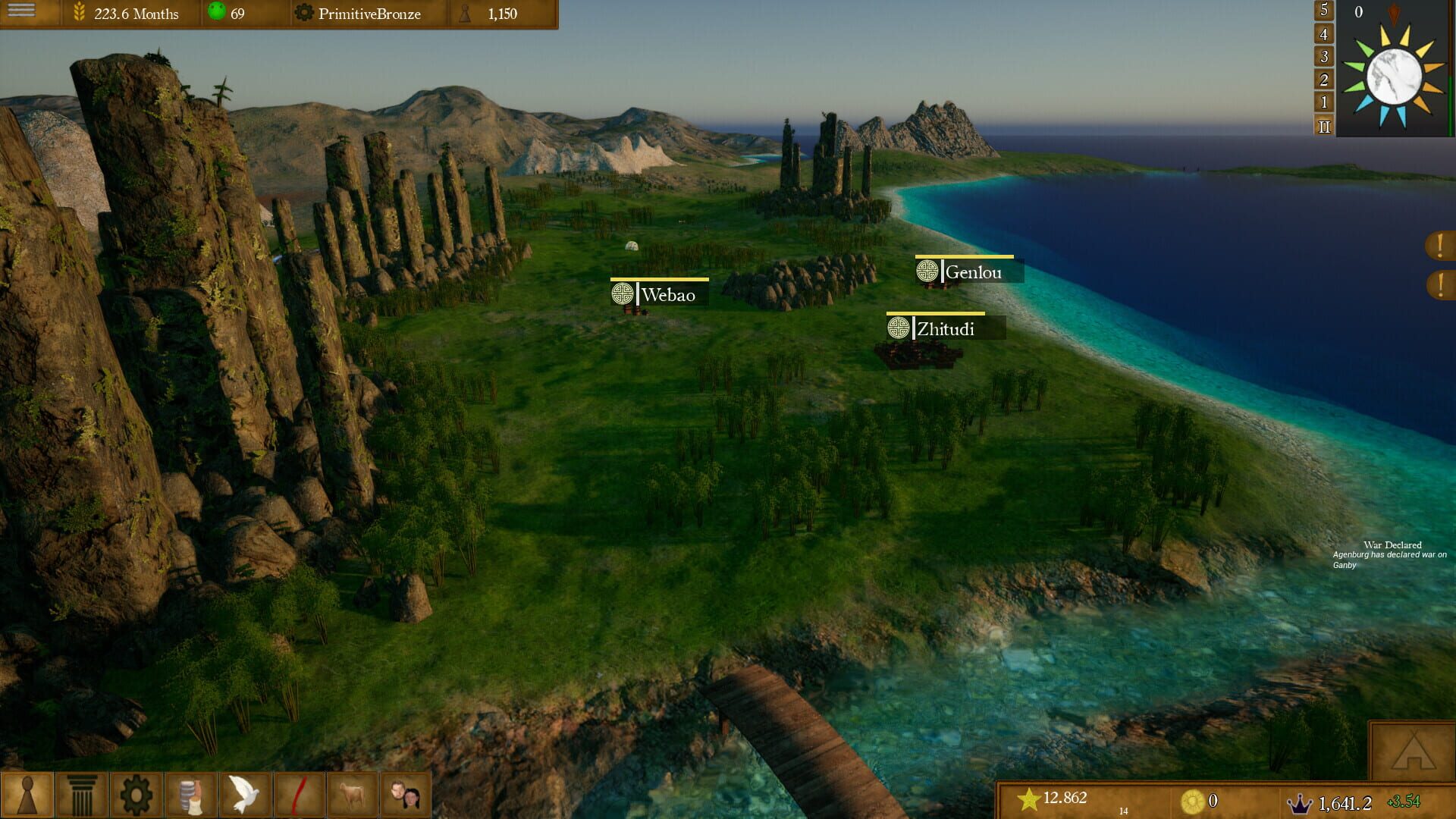Select the pawn unit tool
The width and height of the screenshot is (1456, 819).
pos(29,795)
